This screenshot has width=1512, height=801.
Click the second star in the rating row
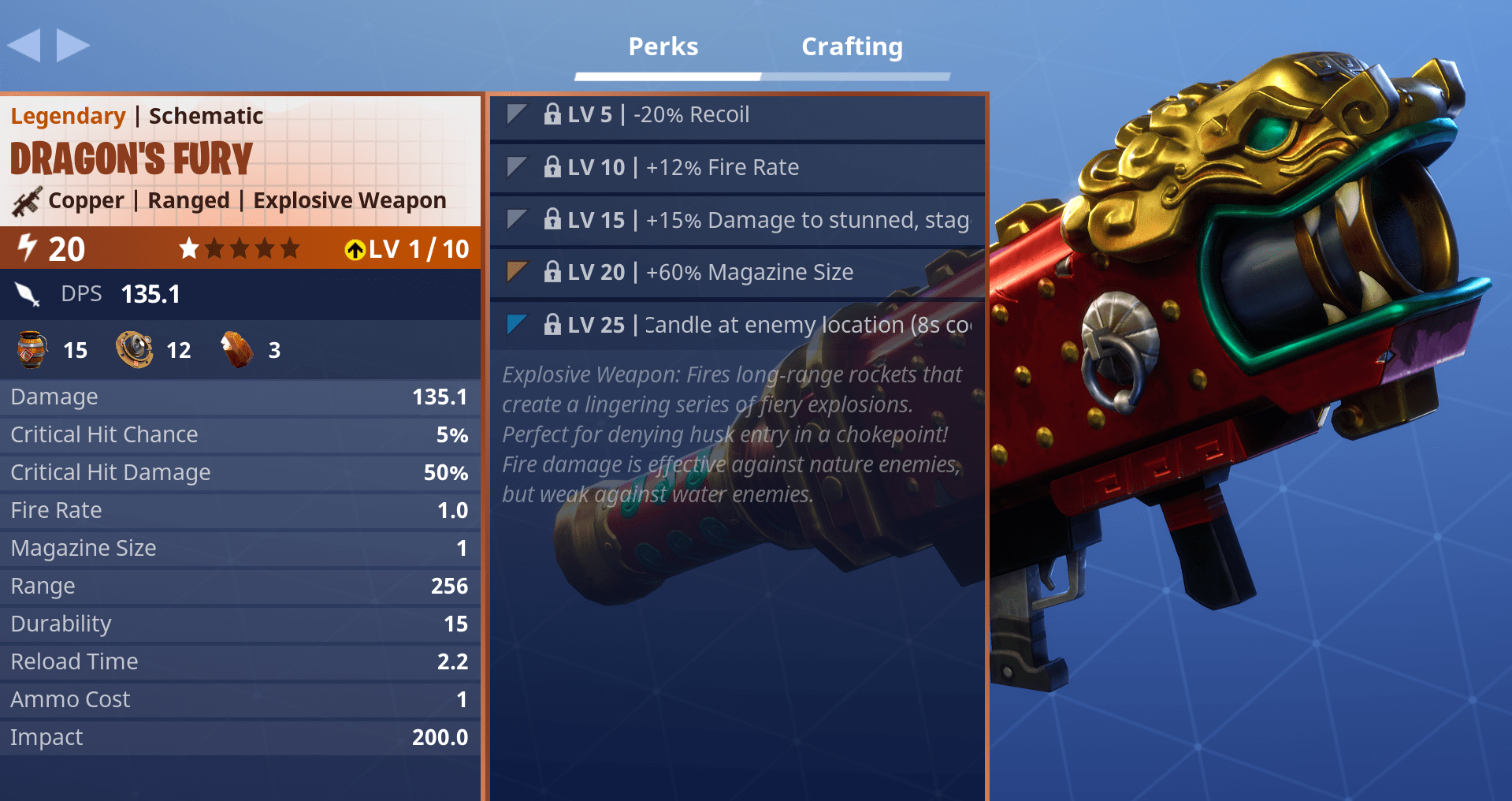pos(215,248)
